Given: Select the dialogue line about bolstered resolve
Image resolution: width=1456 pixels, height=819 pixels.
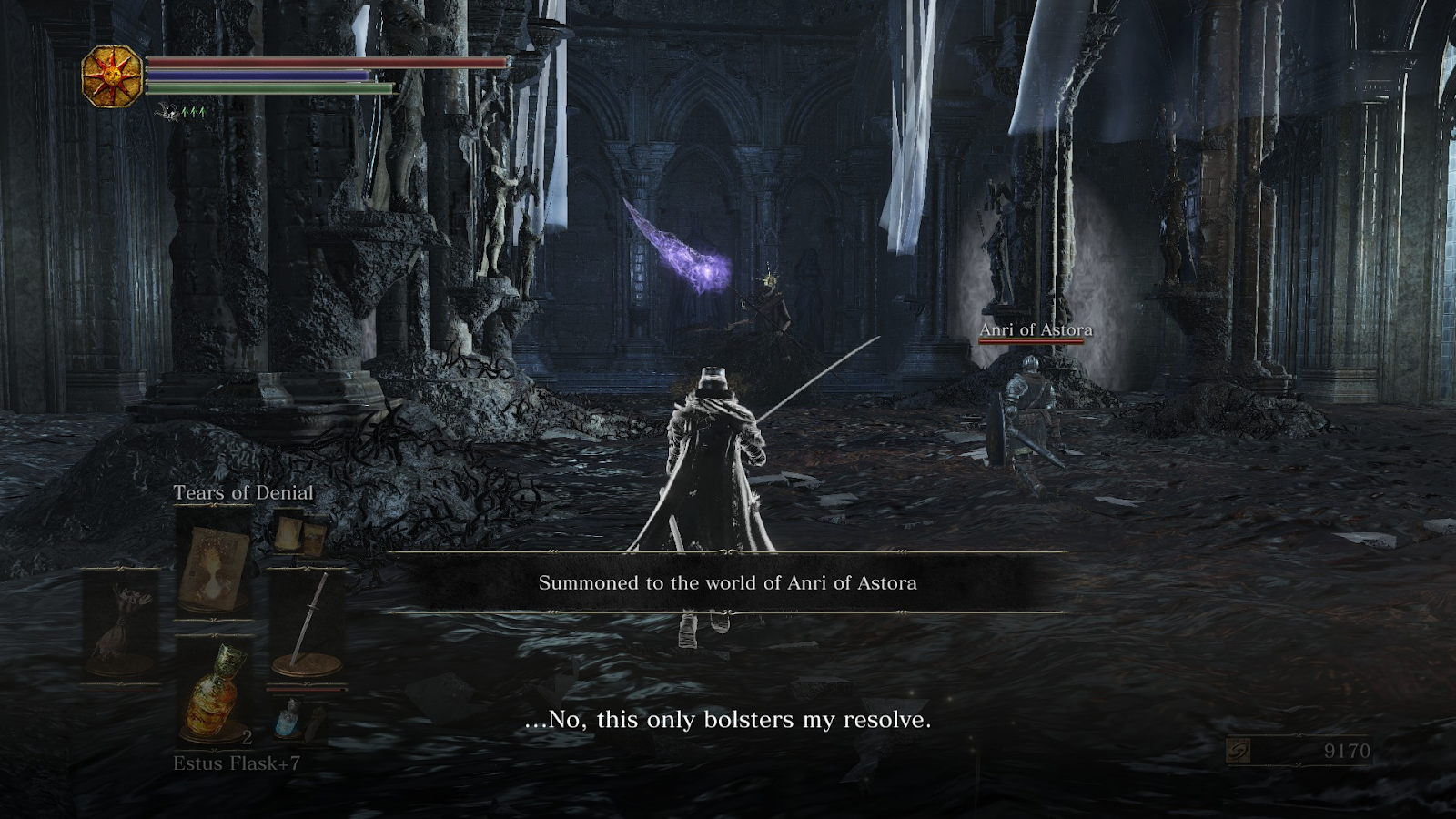Looking at the screenshot, I should click(728, 722).
